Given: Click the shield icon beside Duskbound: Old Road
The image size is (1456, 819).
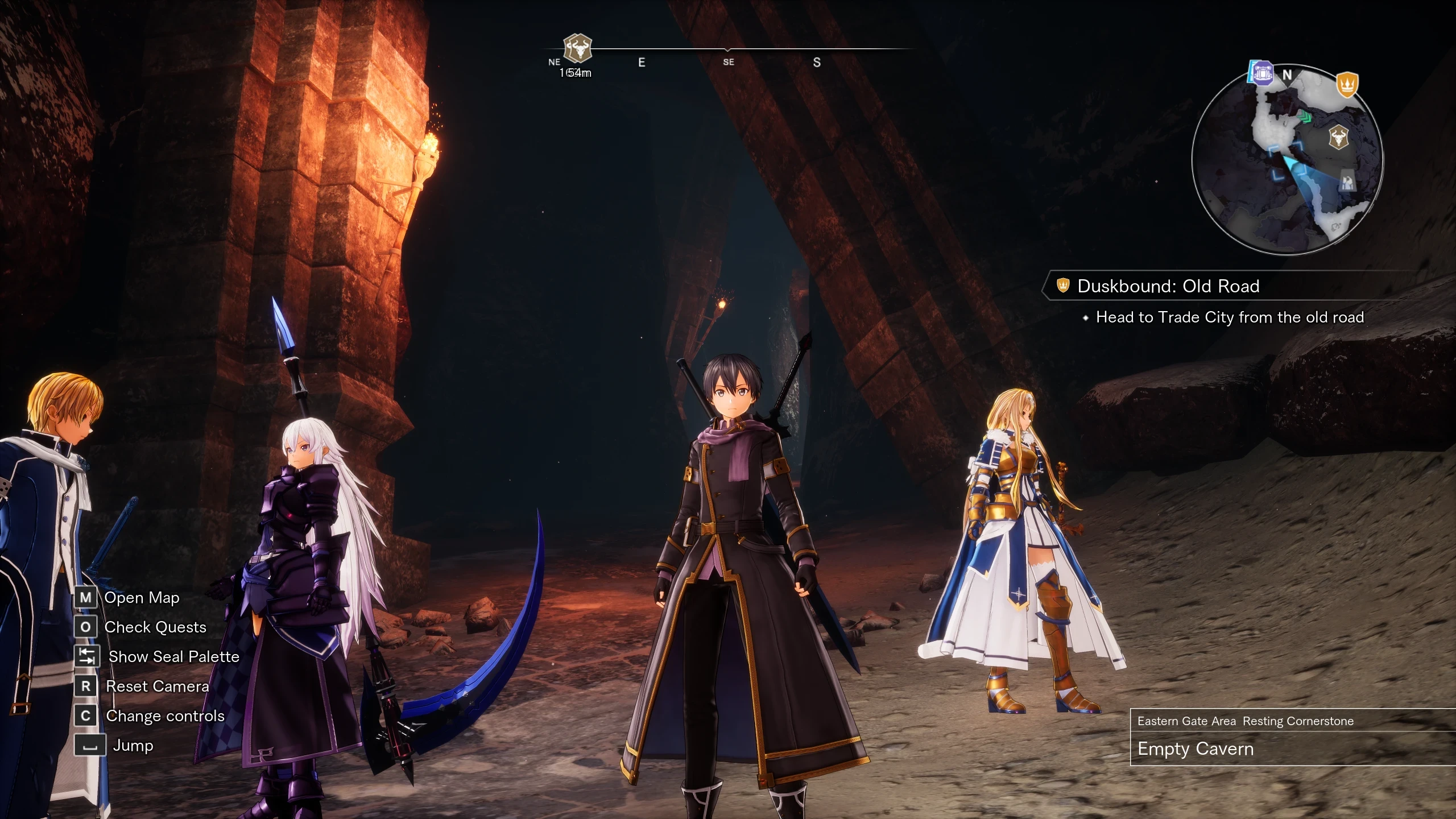Looking at the screenshot, I should [1062, 287].
